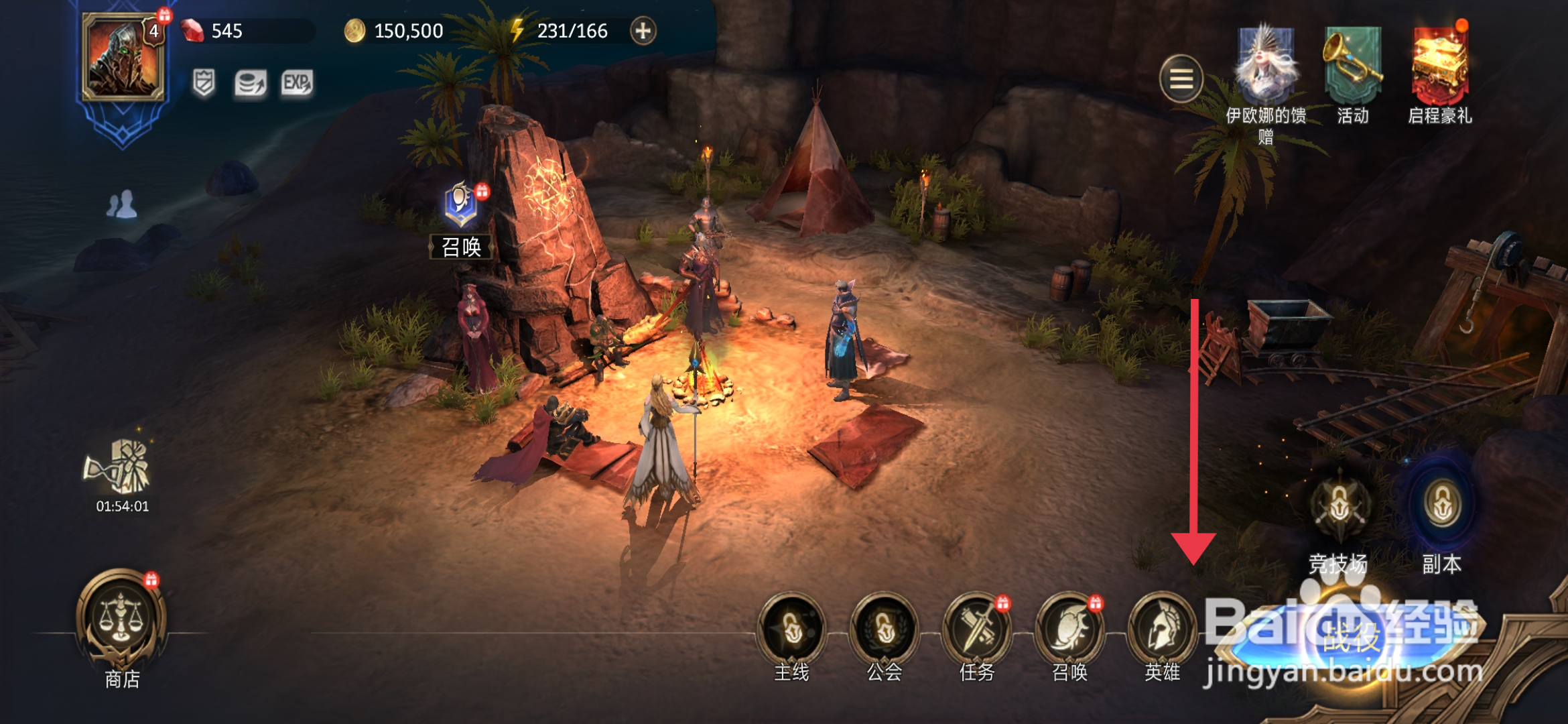This screenshot has width=1568, height=724.
Task: Show the 英雄 heroes roster
Action: [1162, 629]
